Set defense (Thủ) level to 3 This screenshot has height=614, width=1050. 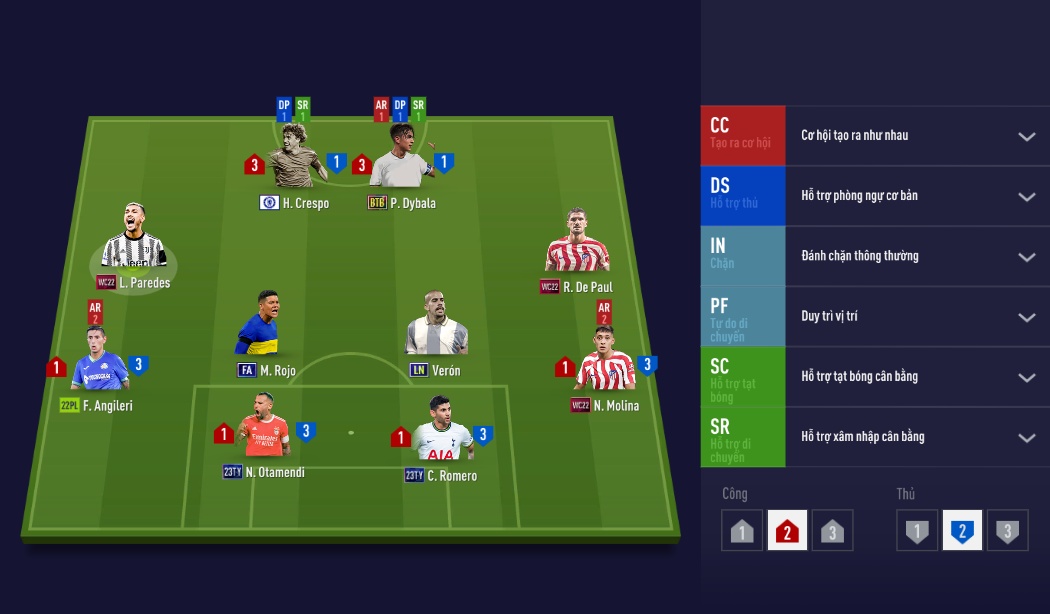[x=1007, y=531]
